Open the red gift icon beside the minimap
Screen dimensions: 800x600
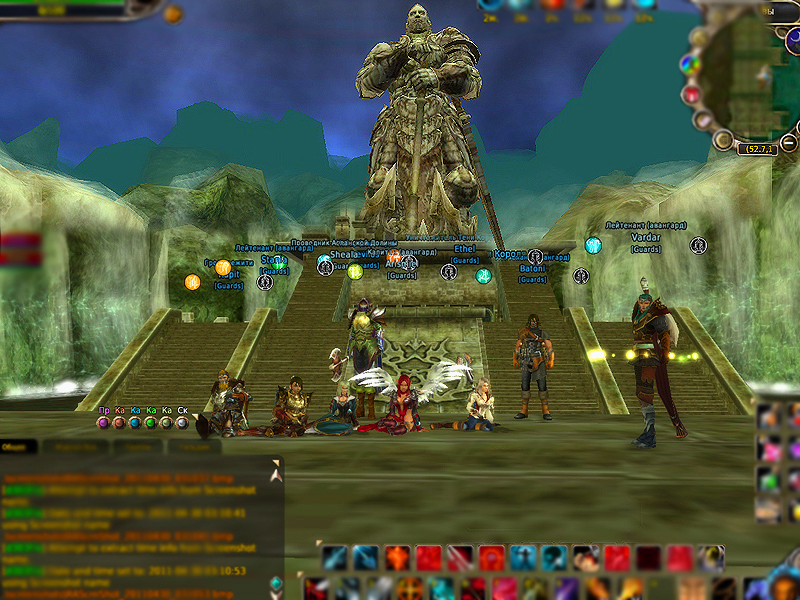click(x=691, y=94)
